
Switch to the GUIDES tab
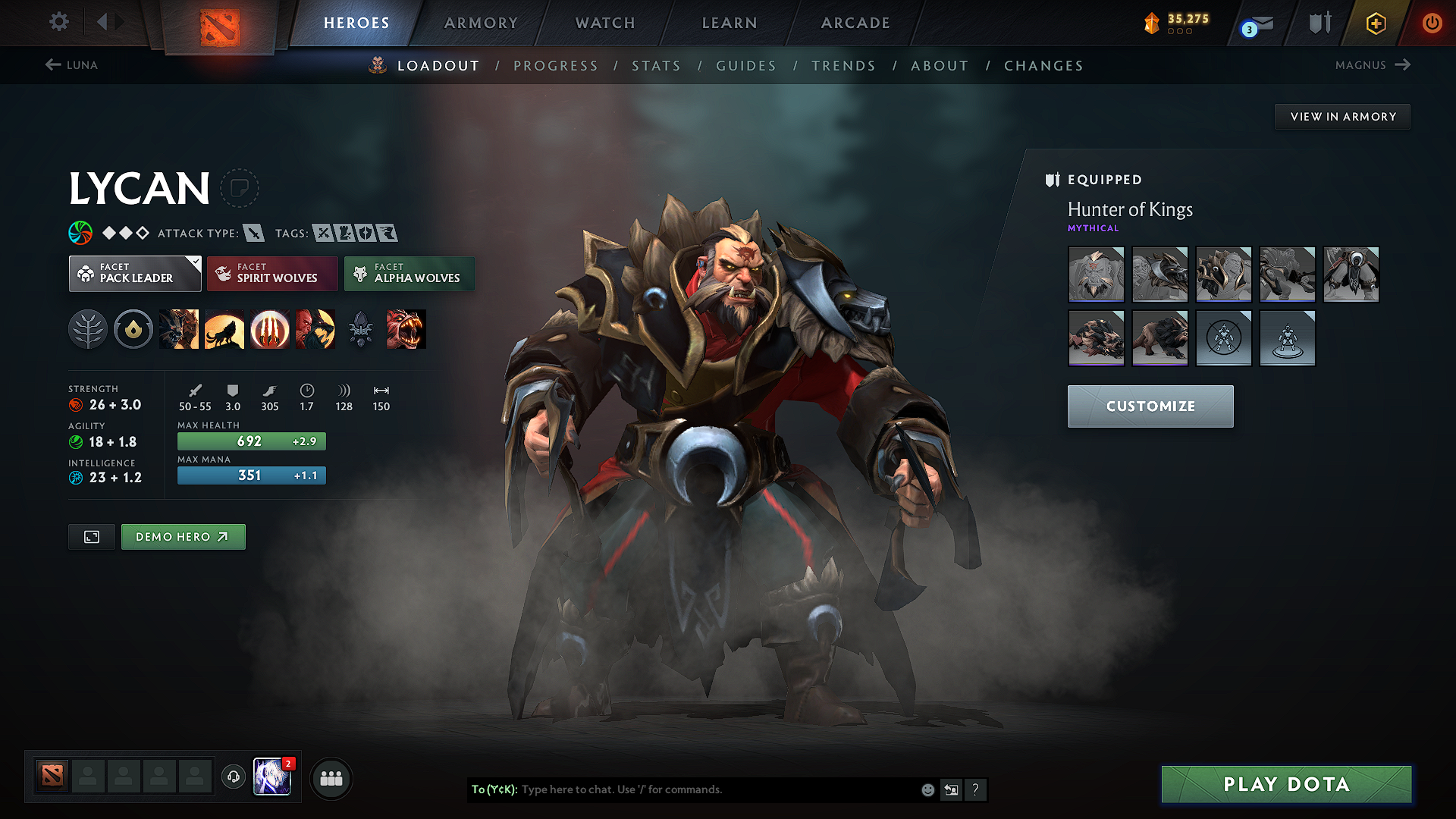point(746,66)
